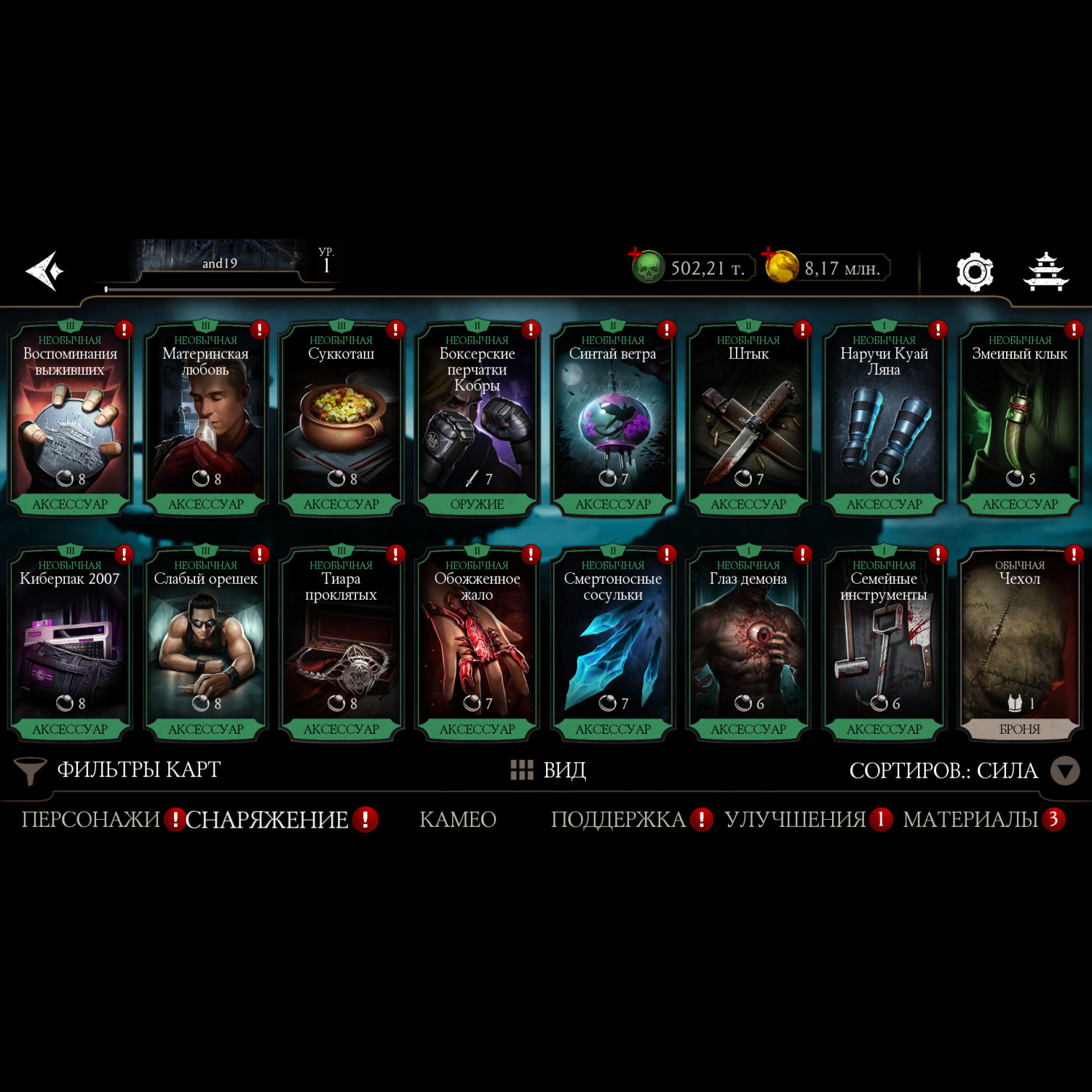Change the card layout with ВИД

(549, 770)
